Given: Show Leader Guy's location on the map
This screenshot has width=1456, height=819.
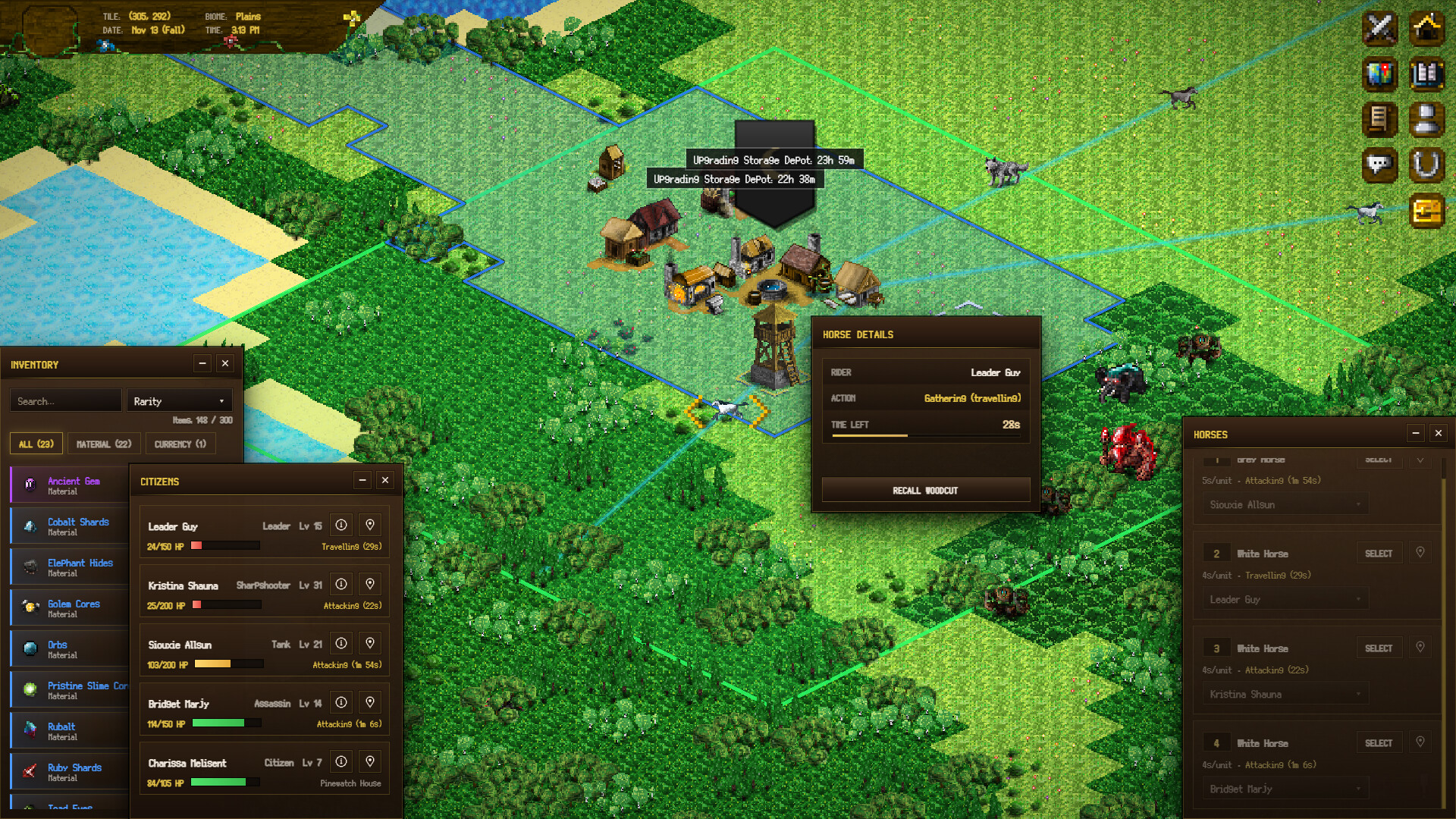Looking at the screenshot, I should click(370, 524).
